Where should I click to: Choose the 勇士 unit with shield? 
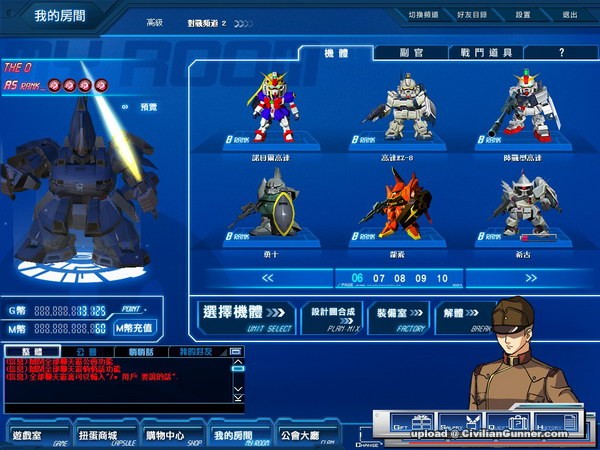point(270,205)
